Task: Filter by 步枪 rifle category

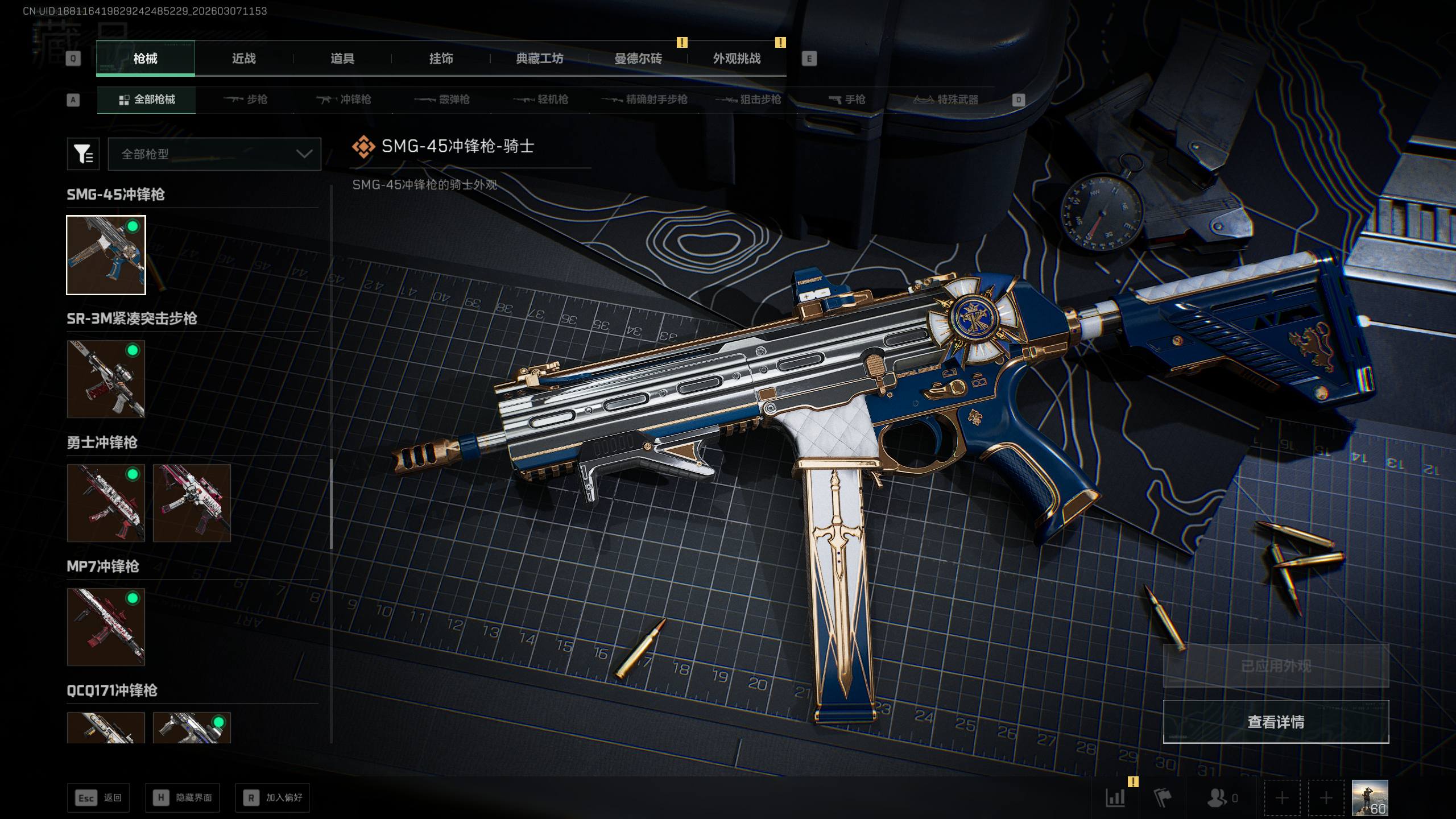Action: coord(246,100)
